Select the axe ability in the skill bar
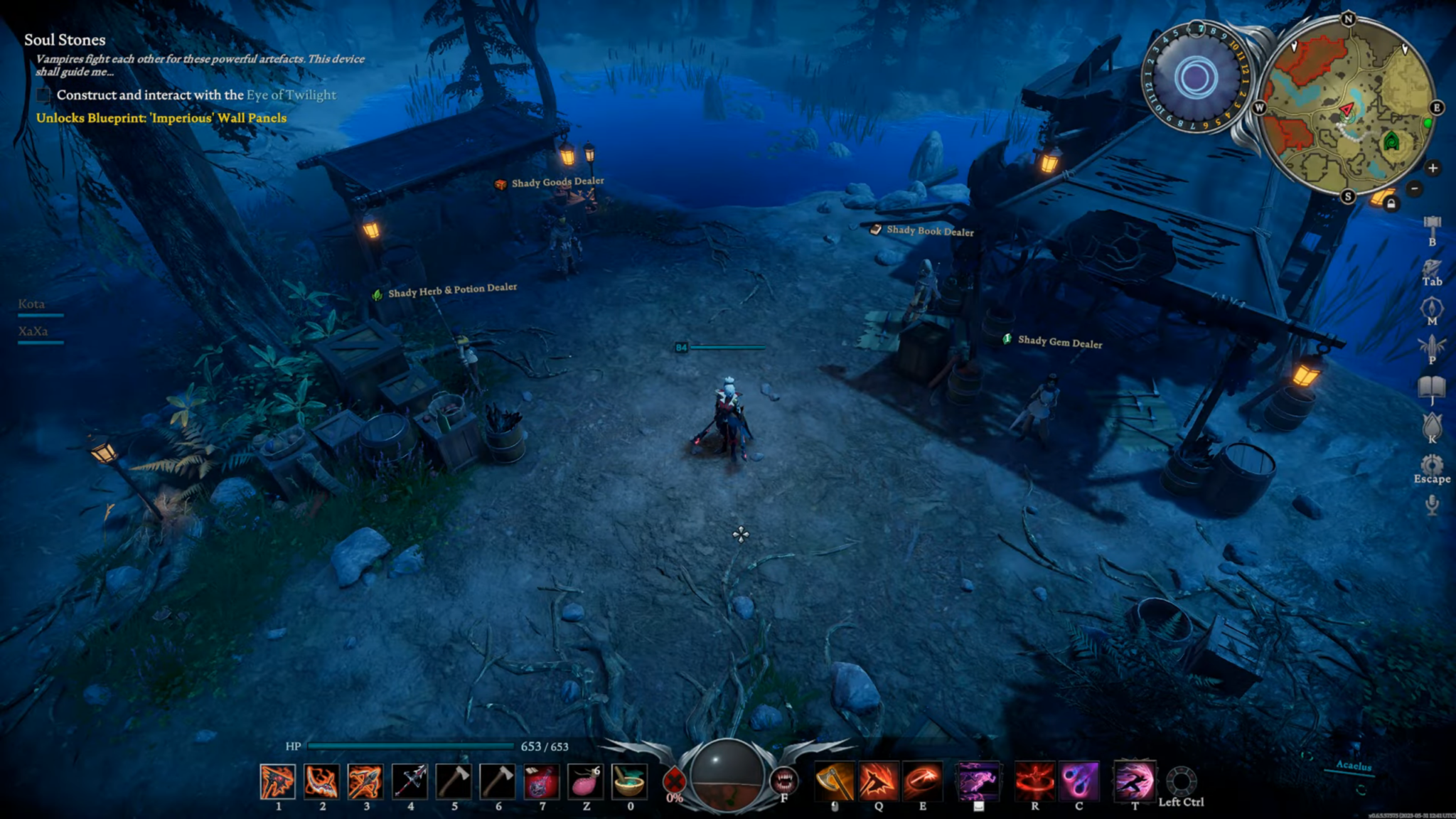 (835, 781)
